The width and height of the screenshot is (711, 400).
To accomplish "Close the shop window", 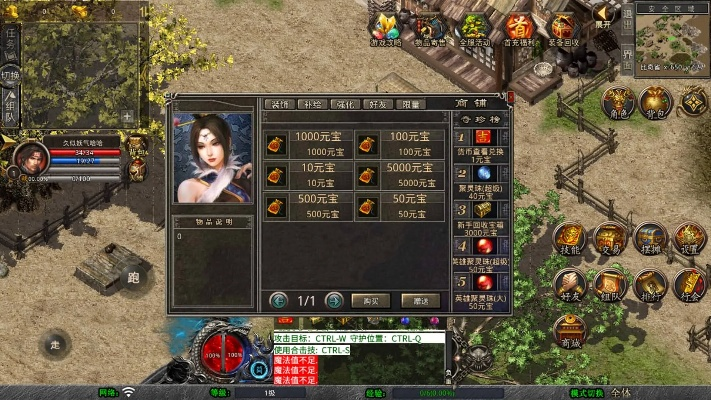I will pyautogui.click(x=511, y=97).
